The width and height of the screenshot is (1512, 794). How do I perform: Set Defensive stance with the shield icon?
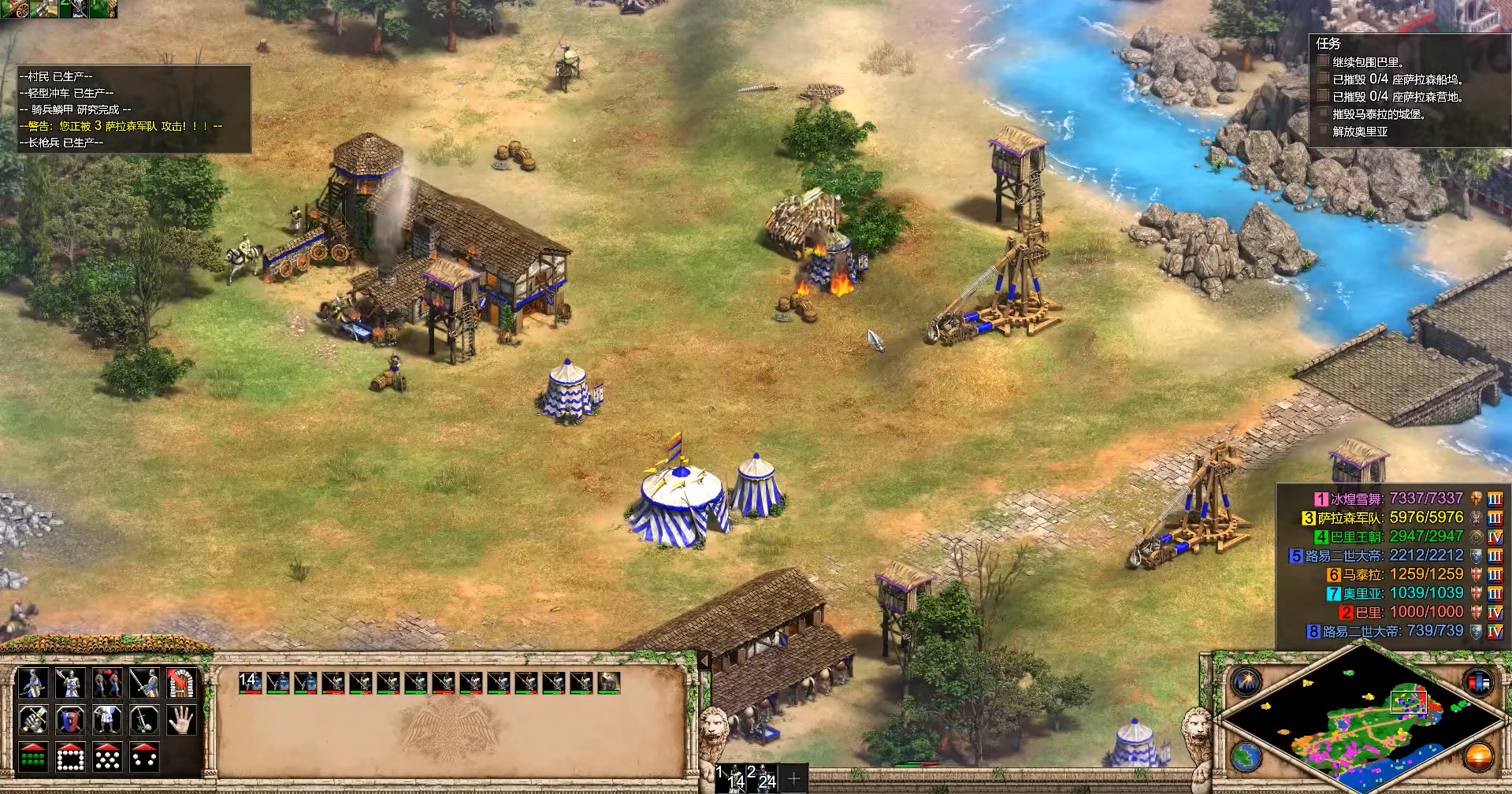point(69,720)
